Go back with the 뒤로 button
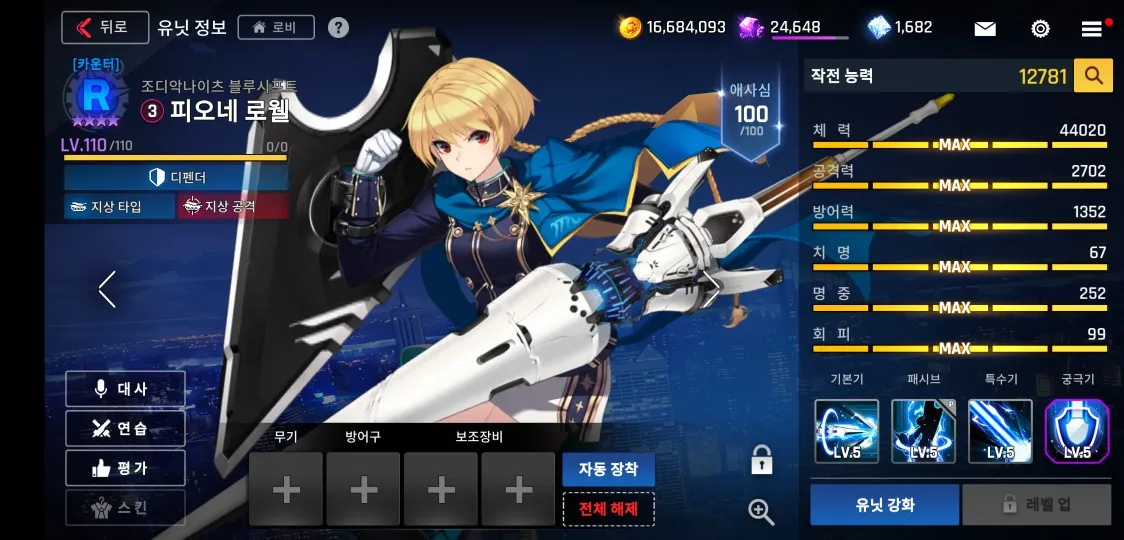This screenshot has height=540, width=1124. tap(104, 27)
